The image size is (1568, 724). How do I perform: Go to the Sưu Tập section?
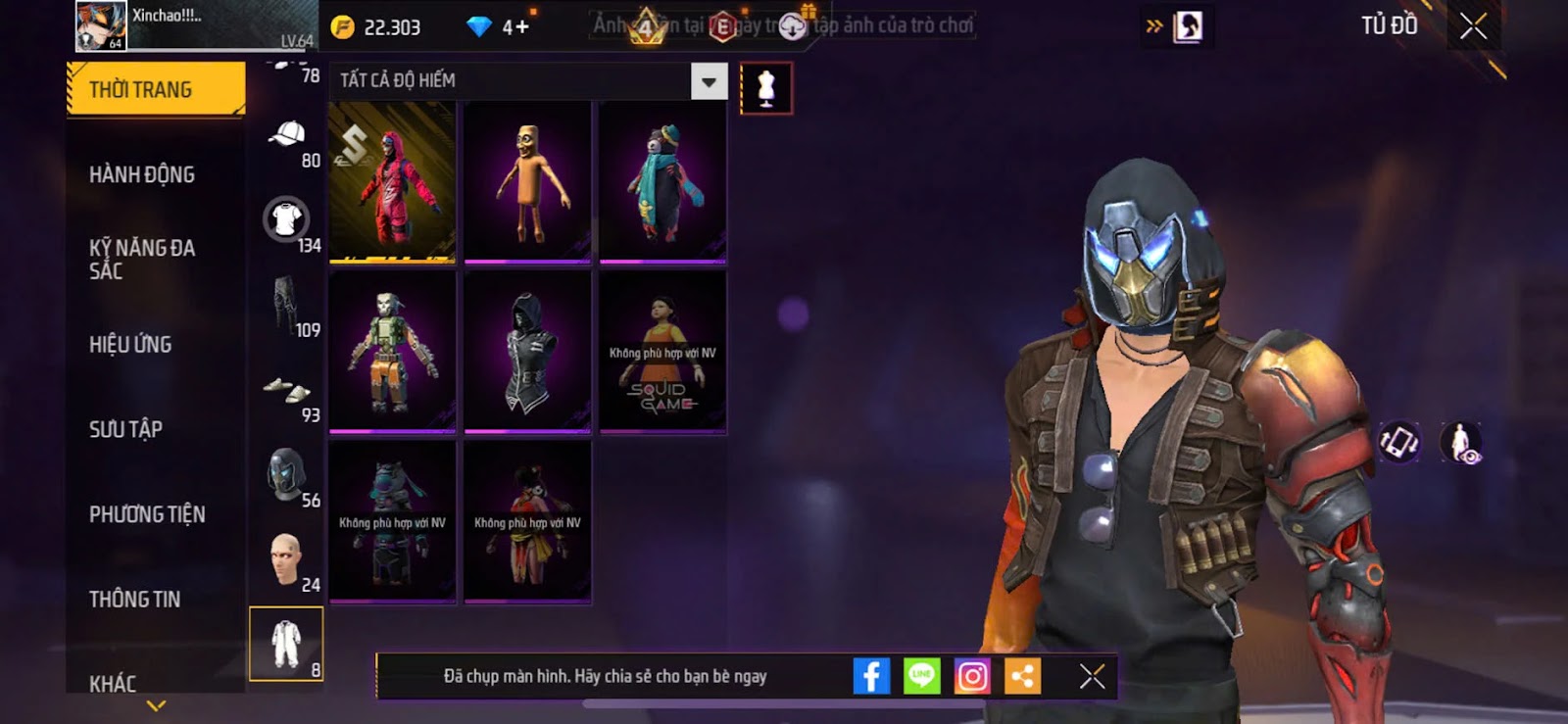125,429
